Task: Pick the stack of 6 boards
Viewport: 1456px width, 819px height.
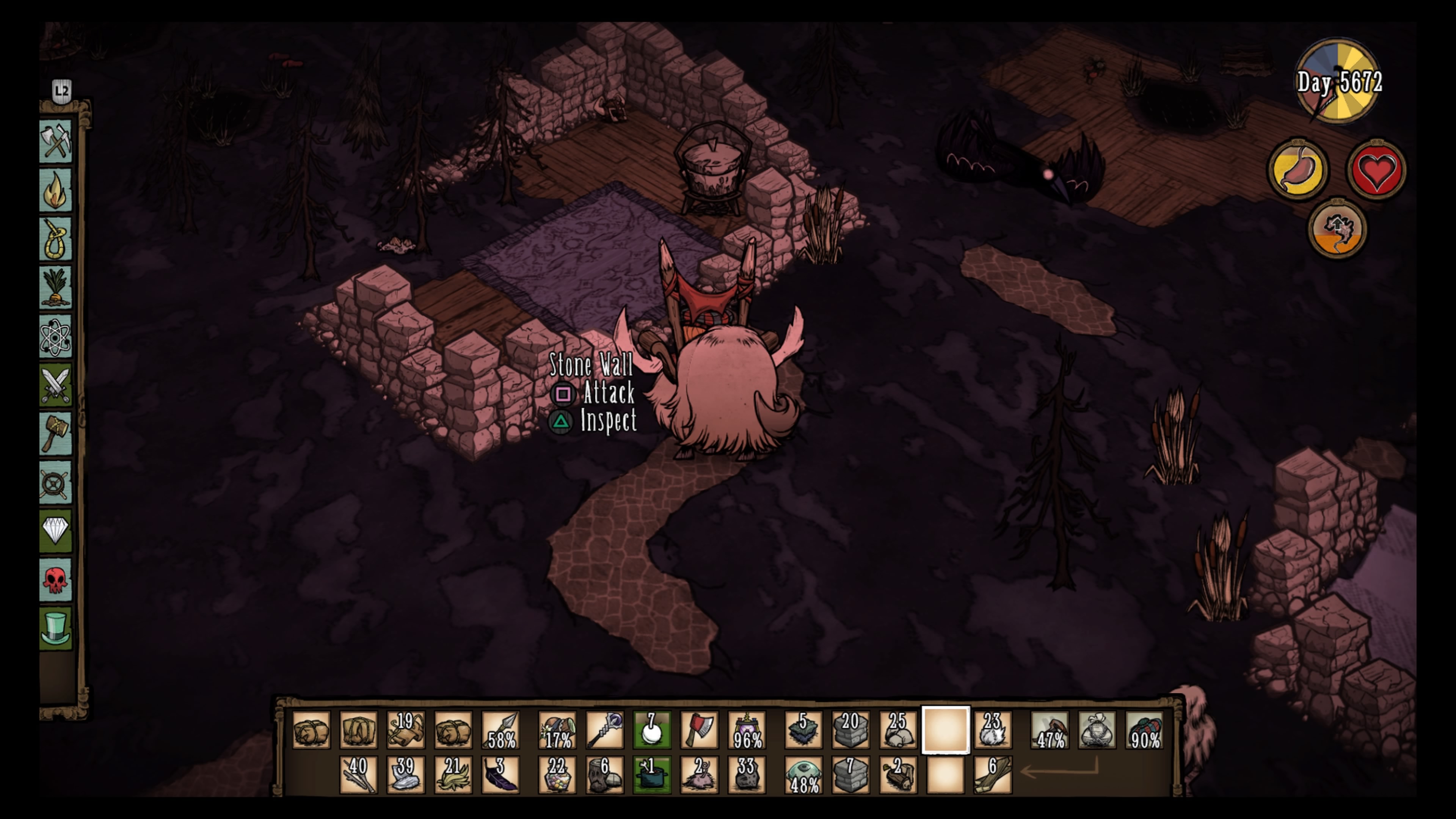Action: (x=993, y=774)
